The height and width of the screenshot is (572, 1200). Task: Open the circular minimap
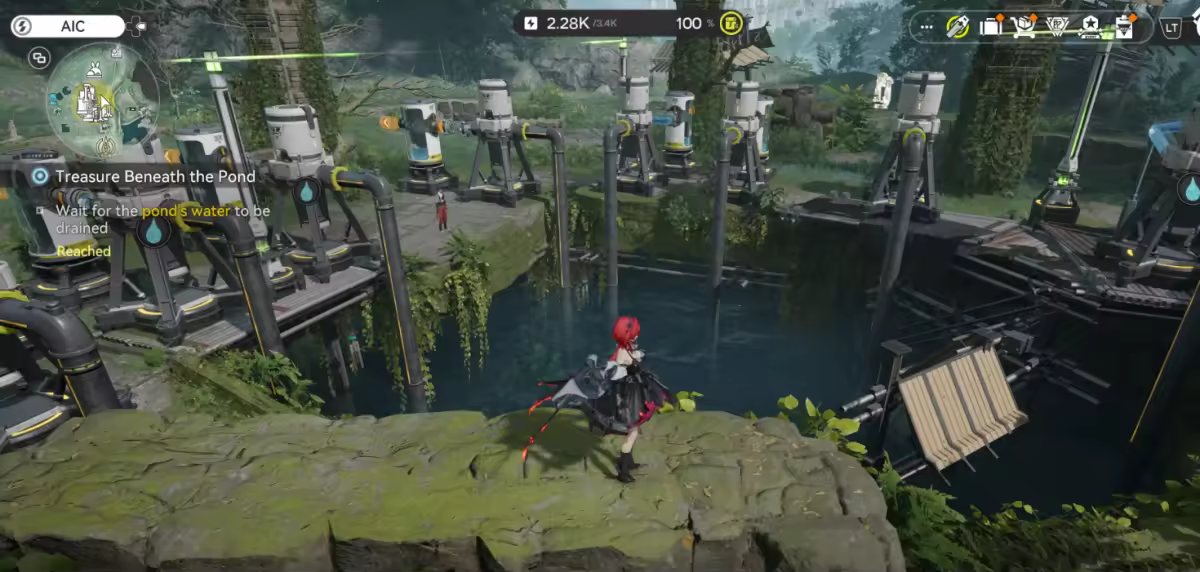pyautogui.click(x=101, y=100)
